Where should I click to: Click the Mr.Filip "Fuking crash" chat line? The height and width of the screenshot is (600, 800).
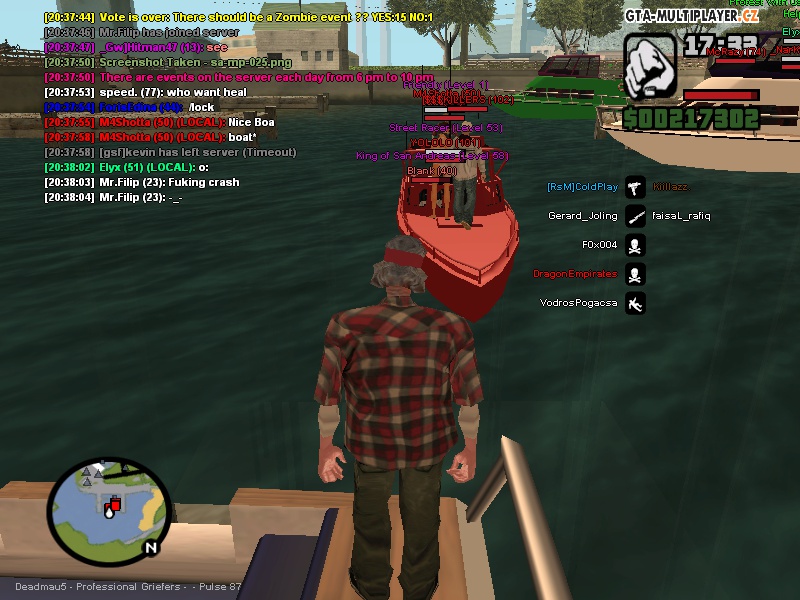[141, 183]
